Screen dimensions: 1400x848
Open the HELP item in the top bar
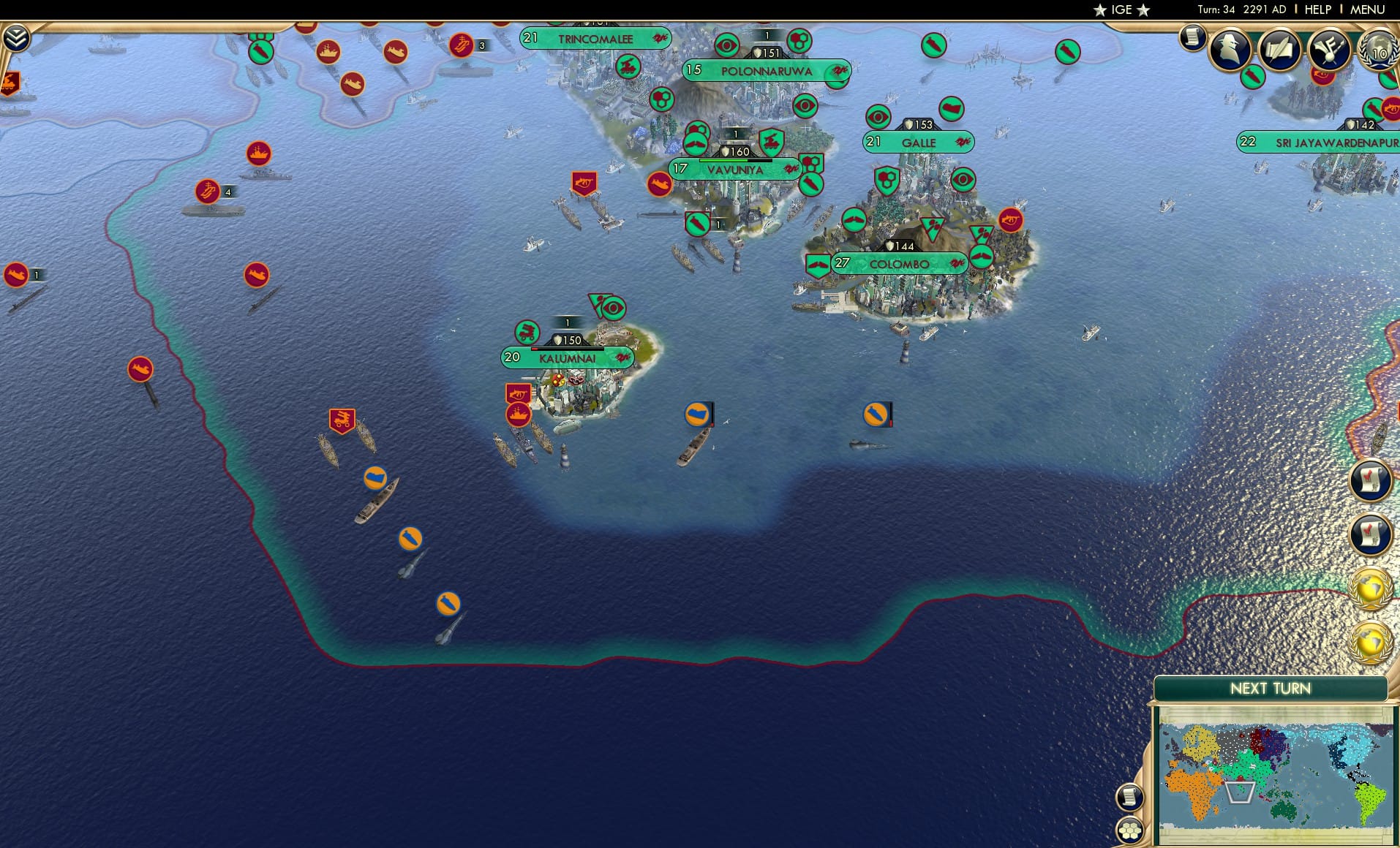coord(1317,10)
